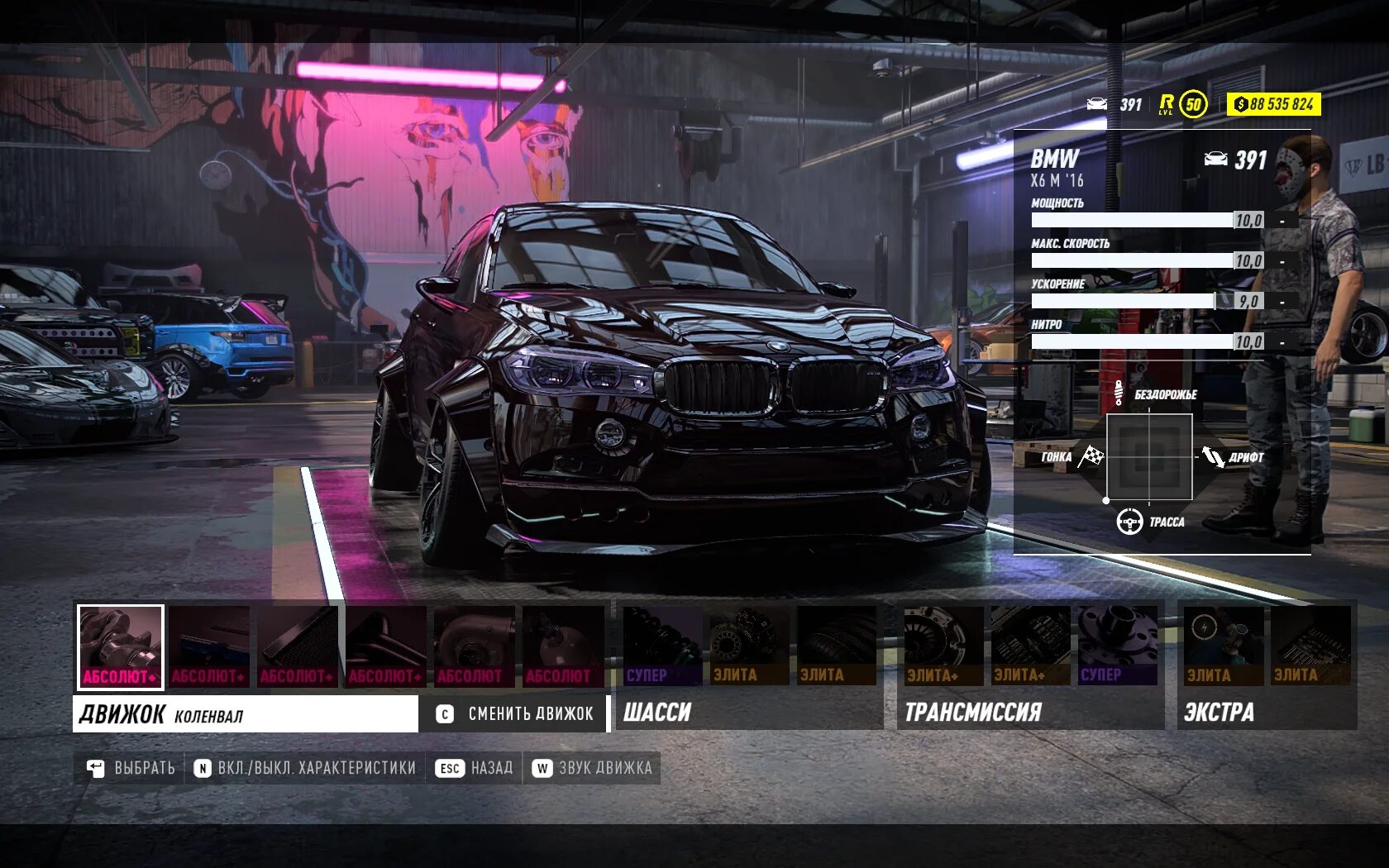Image resolution: width=1389 pixels, height=868 pixels.
Task: Toggle the Вкл./Выкл. характеристики stats option
Action: [305, 768]
